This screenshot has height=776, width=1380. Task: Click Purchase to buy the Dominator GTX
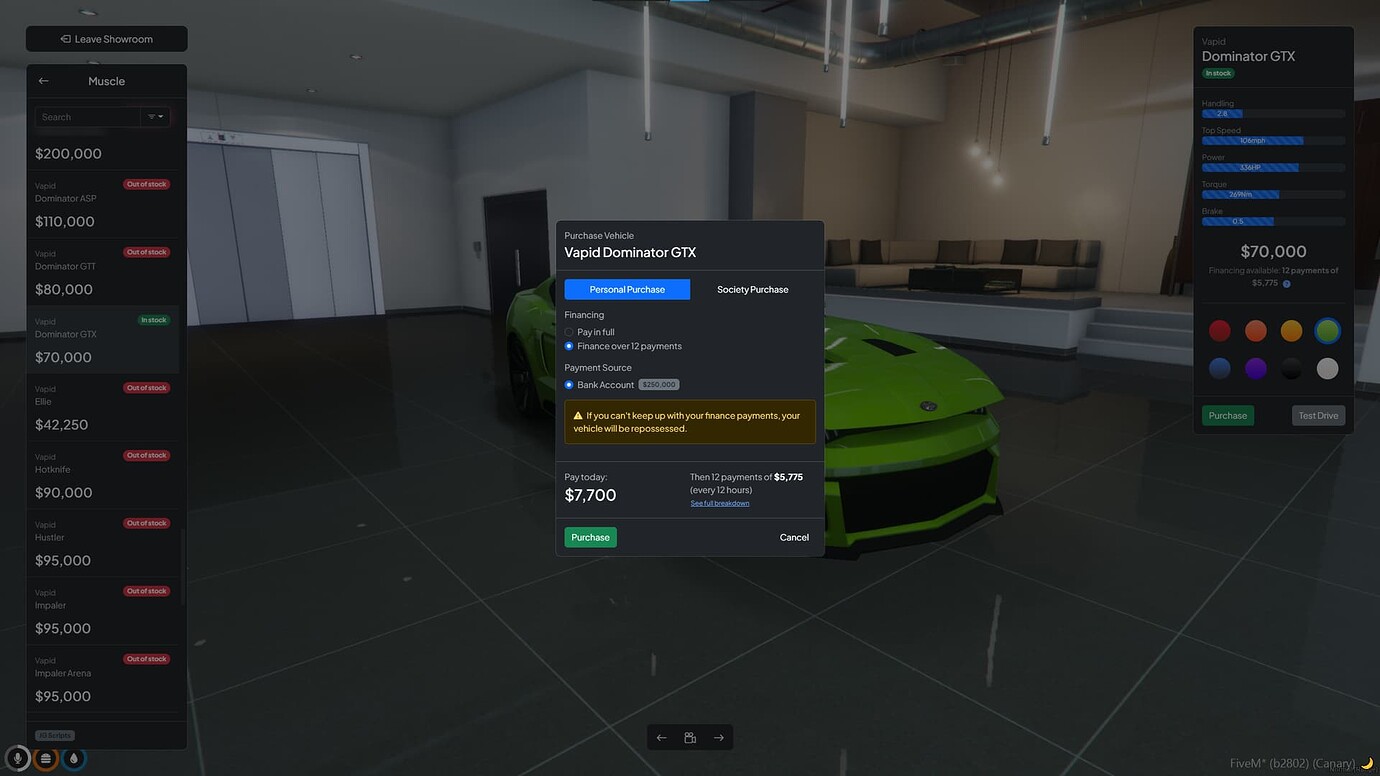pyautogui.click(x=590, y=537)
